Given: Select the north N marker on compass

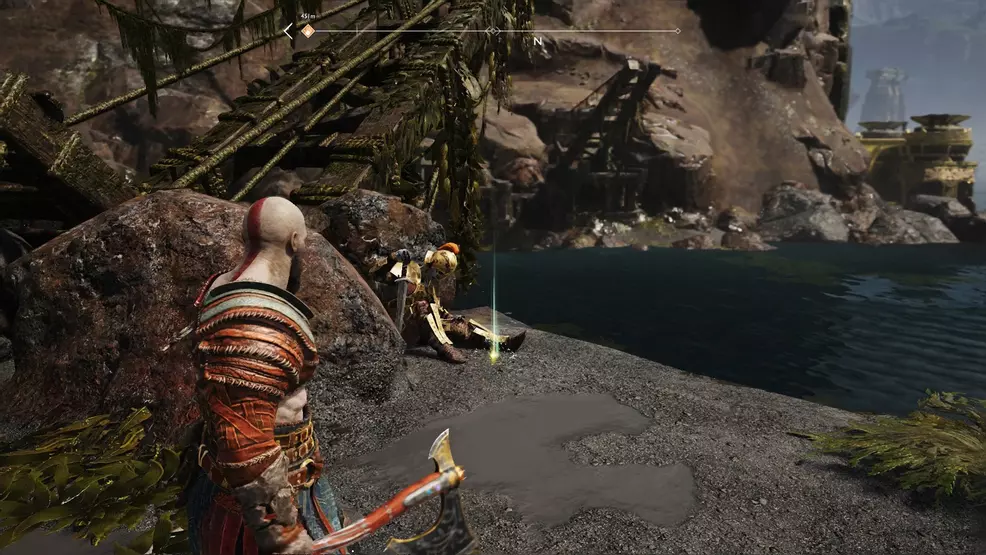Looking at the screenshot, I should point(538,41).
